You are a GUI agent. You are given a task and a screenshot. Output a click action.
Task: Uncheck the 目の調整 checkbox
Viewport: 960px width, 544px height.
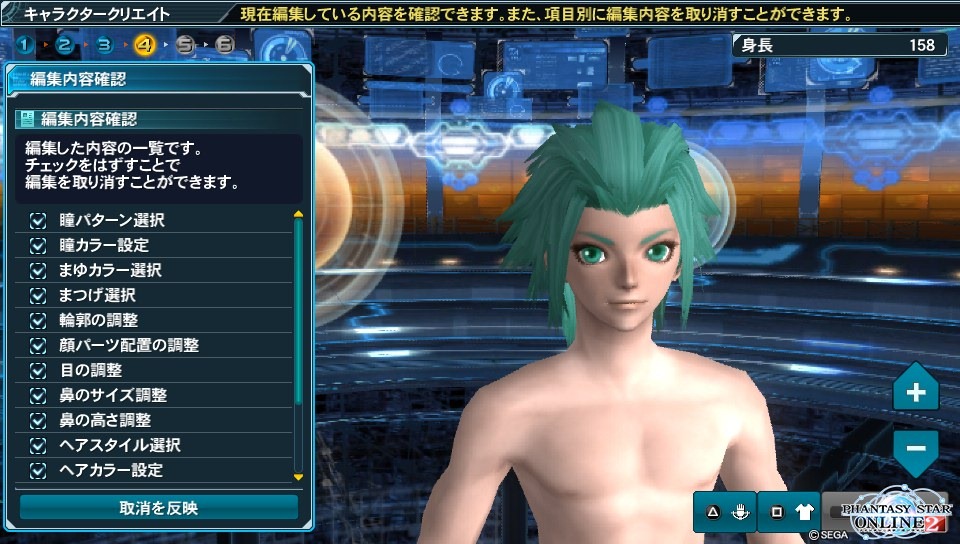39,370
